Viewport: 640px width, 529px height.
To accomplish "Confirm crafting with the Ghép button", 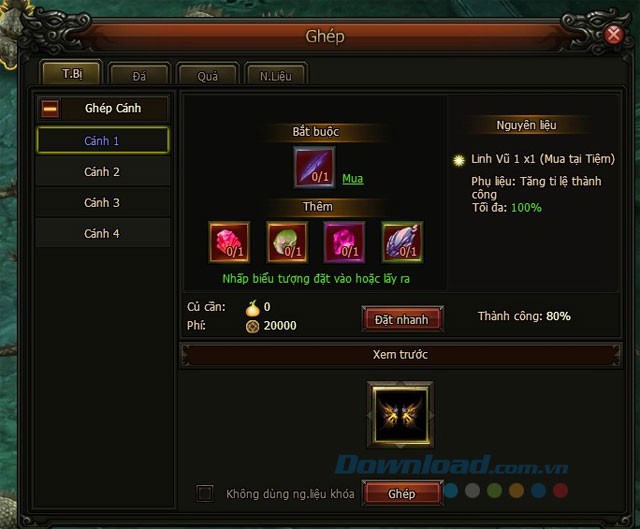I will [401, 493].
